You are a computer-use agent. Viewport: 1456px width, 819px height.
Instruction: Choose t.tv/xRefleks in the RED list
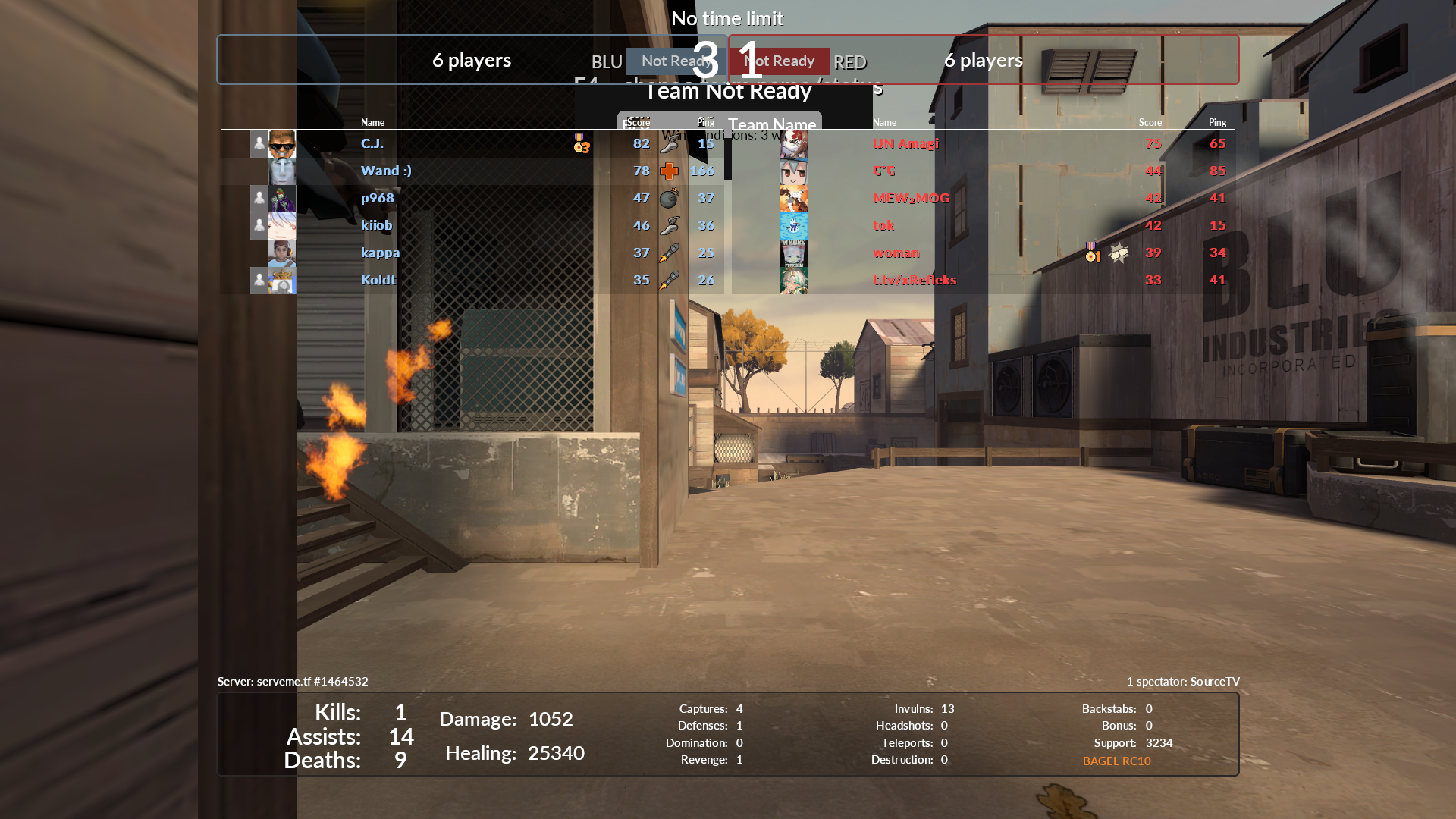[x=915, y=281]
